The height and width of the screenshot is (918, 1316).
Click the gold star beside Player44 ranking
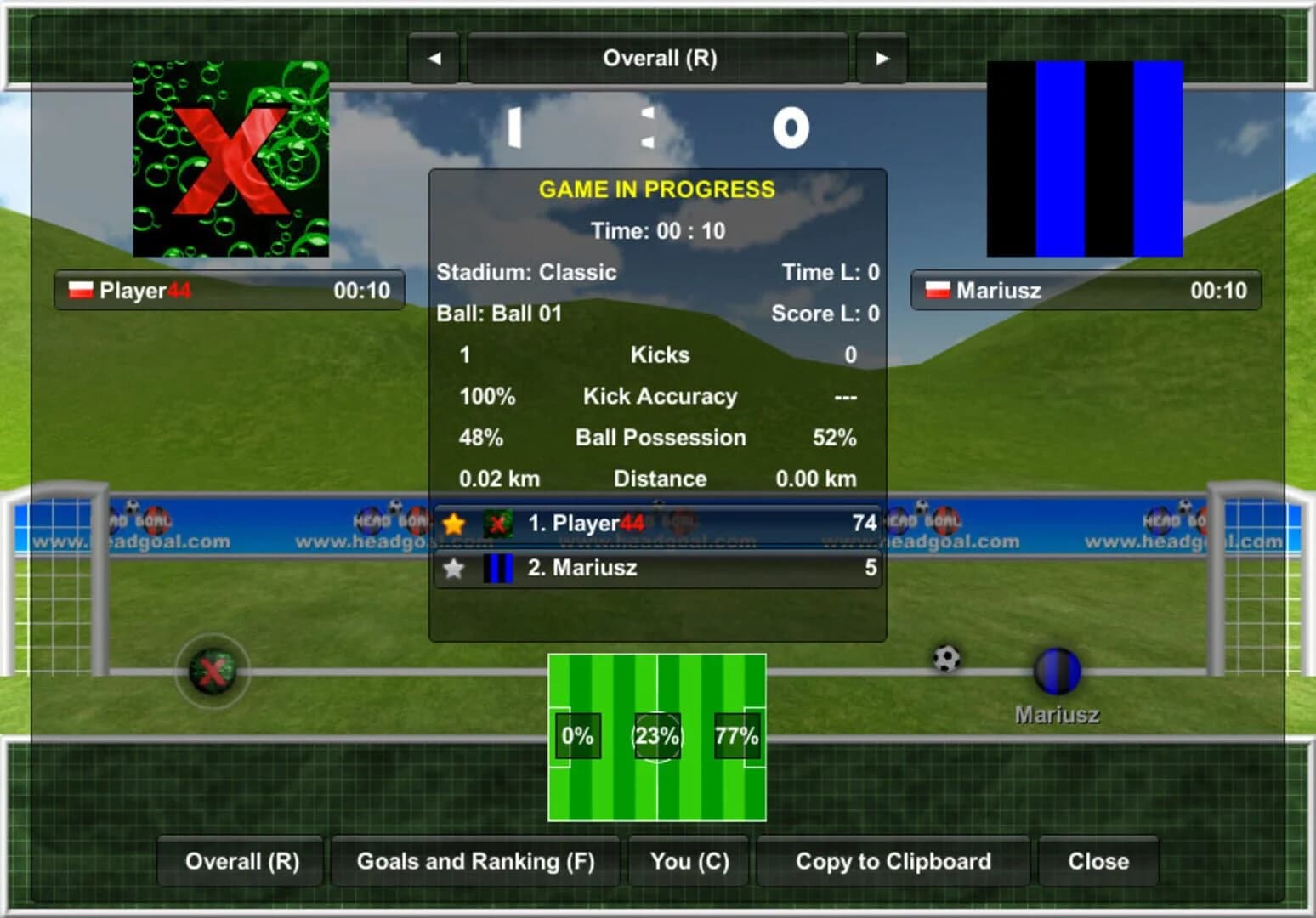click(x=453, y=524)
